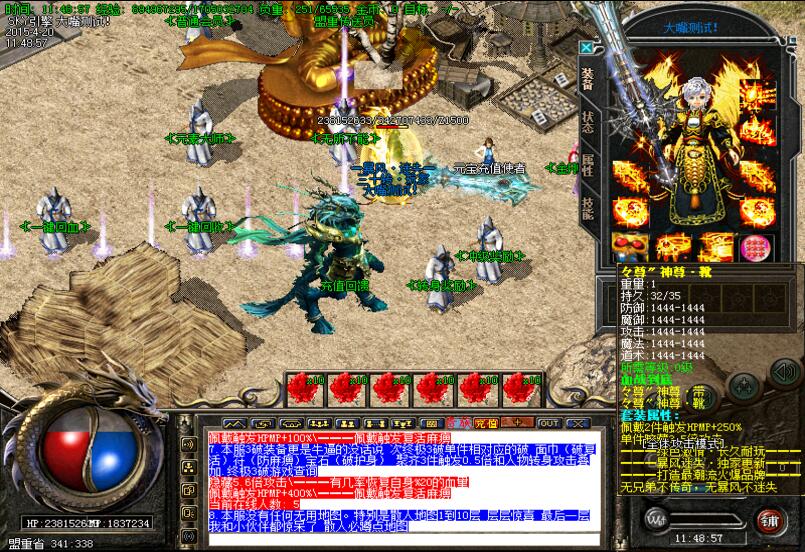Click the orange plus button above chat
Viewport: 805px width, 552px height.
517,423
